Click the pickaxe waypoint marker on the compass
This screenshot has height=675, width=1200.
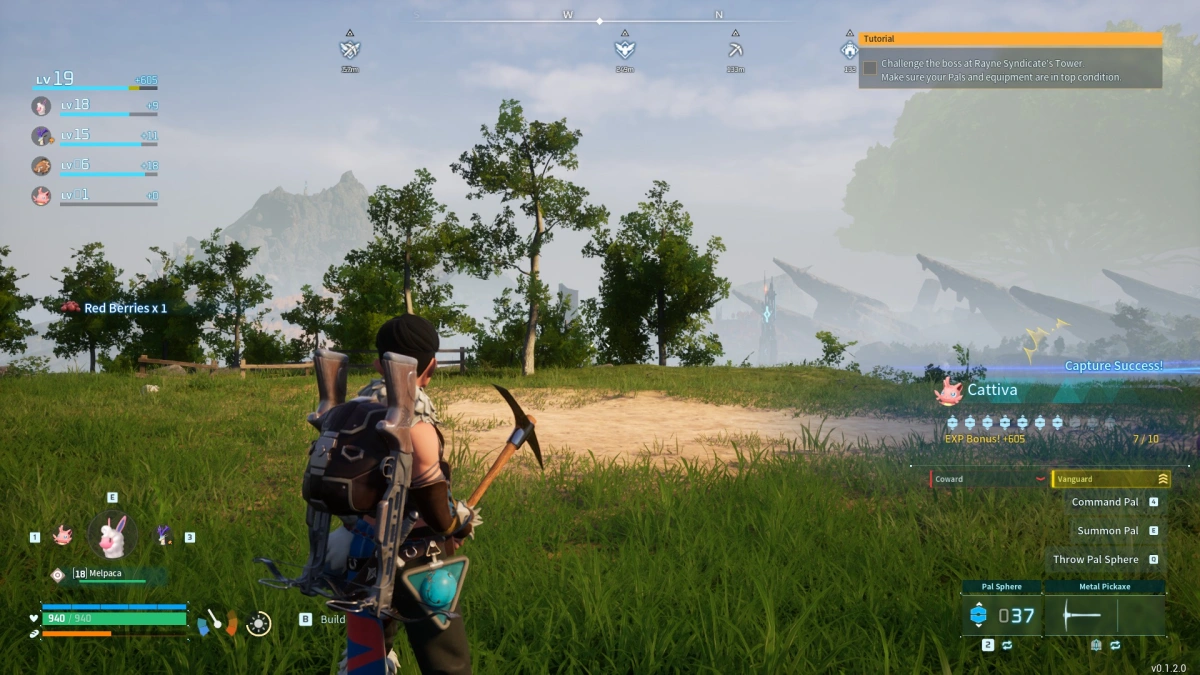point(735,50)
